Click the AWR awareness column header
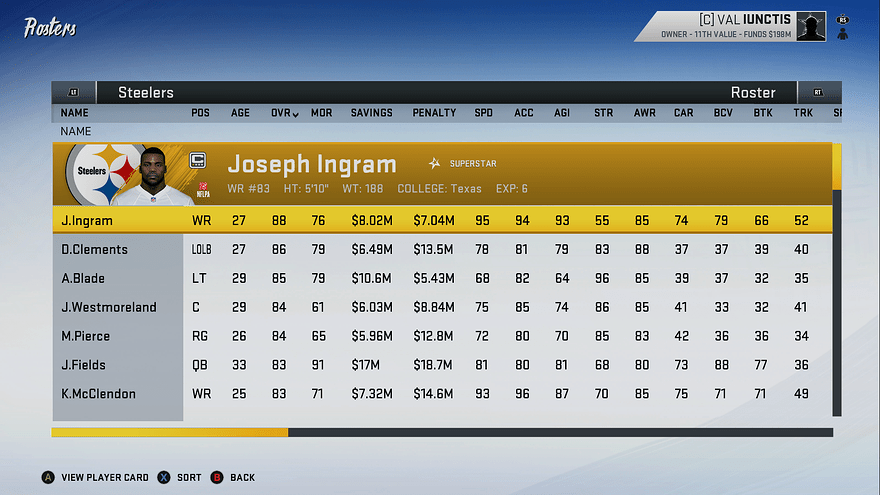The height and width of the screenshot is (495, 880). tap(645, 113)
